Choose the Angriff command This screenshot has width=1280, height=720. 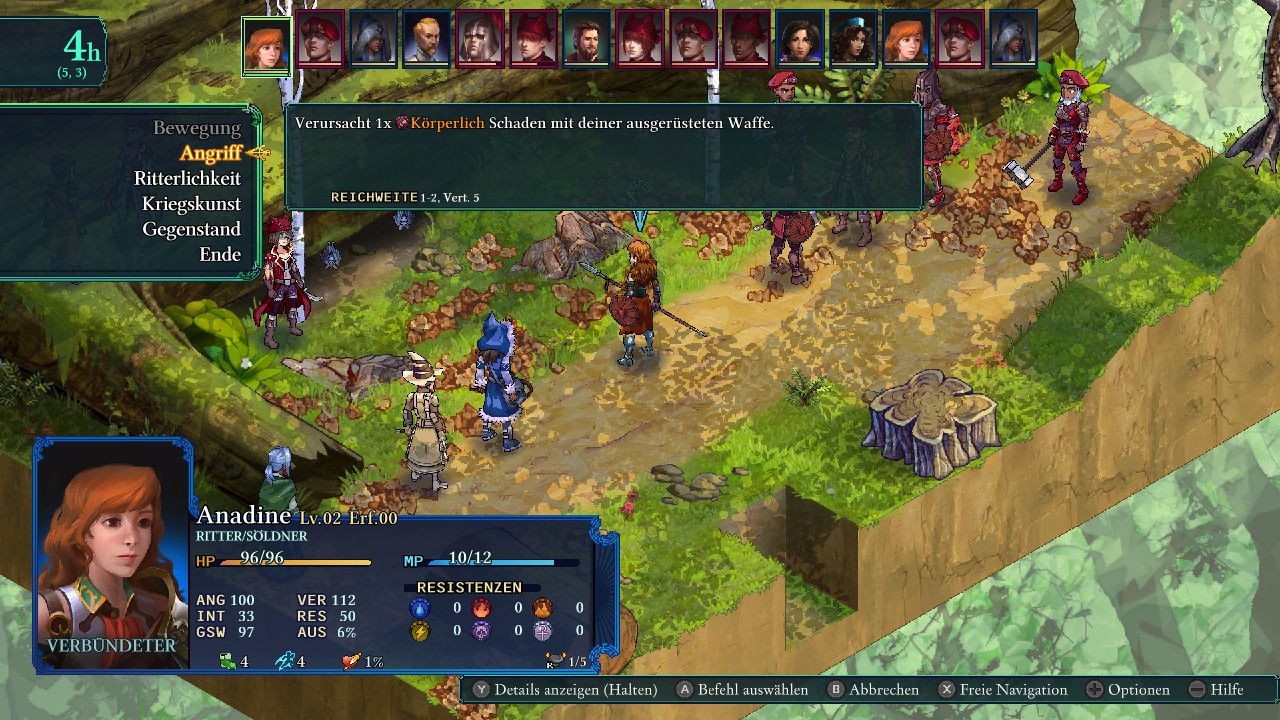[210, 153]
